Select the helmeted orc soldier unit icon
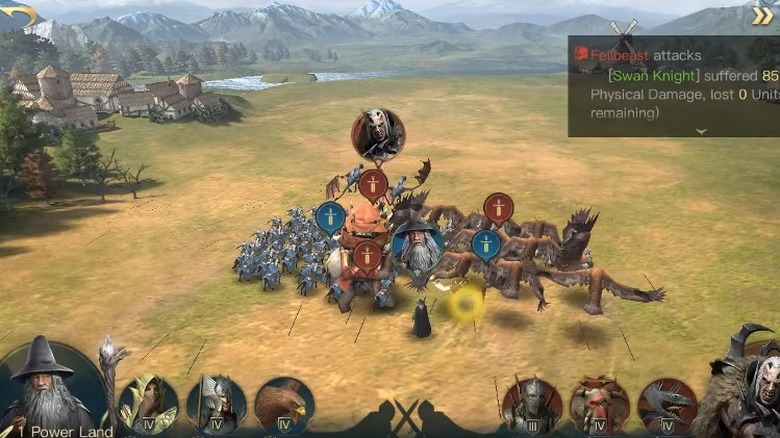Viewport: 780px width, 438px height. pos(532,405)
